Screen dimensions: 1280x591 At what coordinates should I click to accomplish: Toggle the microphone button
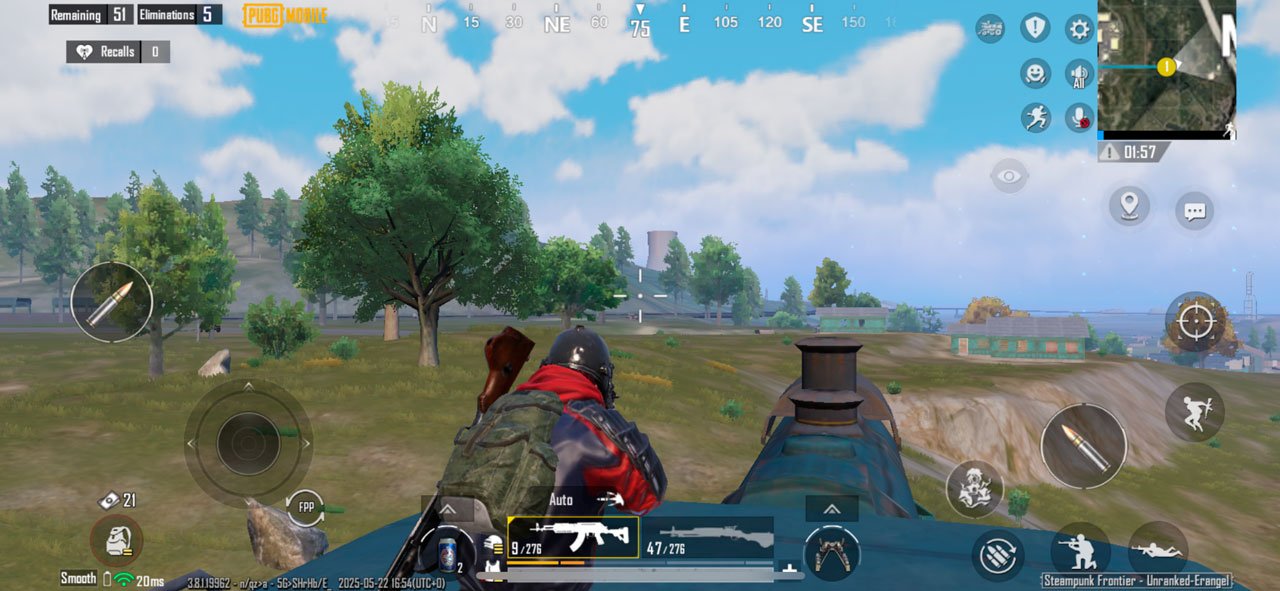click(1079, 118)
